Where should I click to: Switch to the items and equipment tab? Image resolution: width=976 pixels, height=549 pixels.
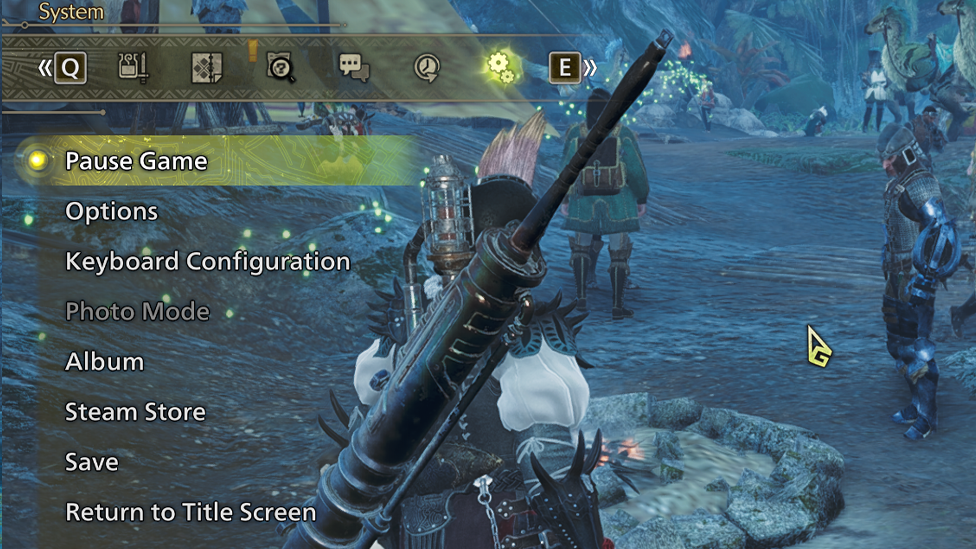click(133, 68)
